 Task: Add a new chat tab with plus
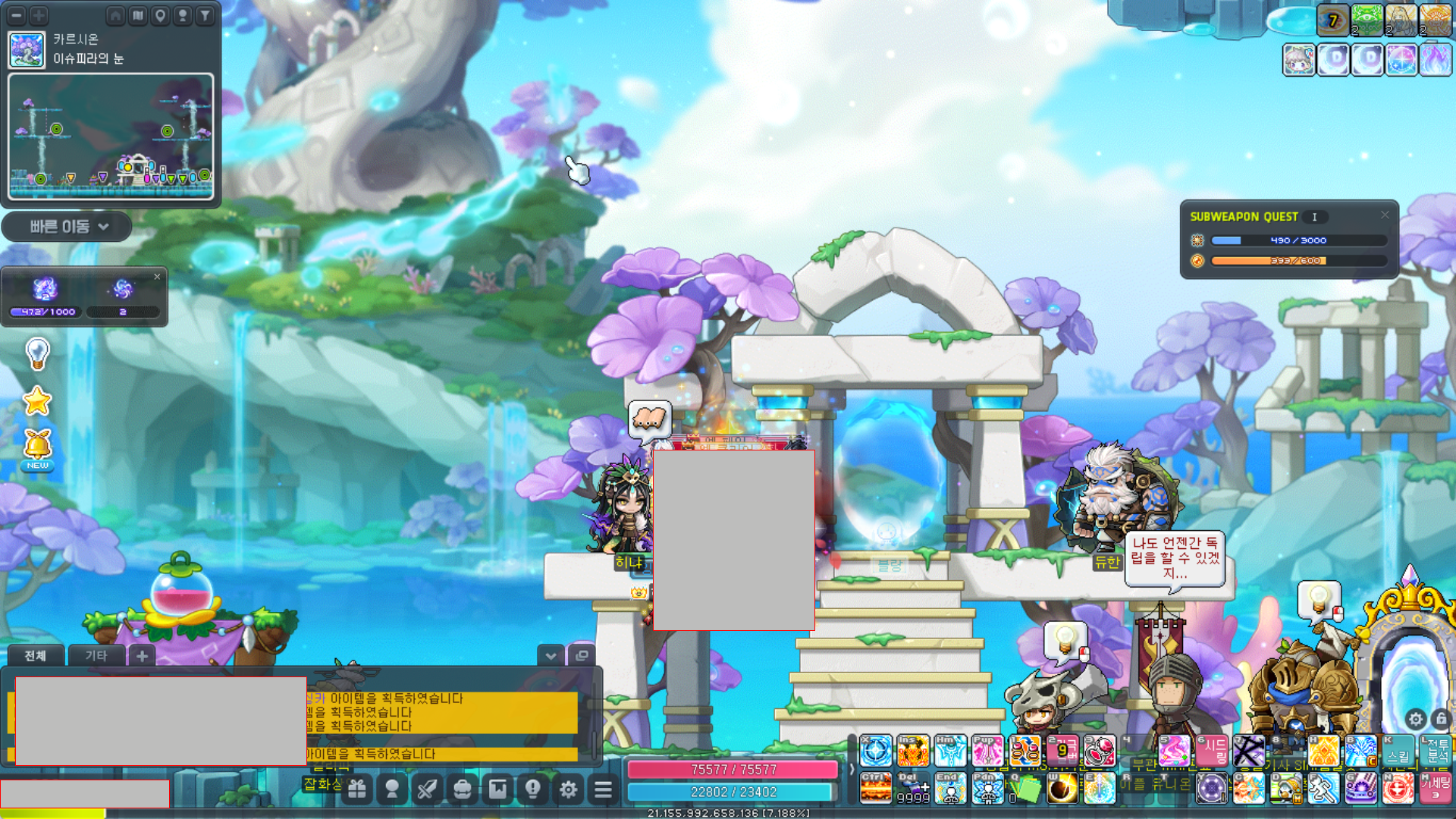[142, 655]
